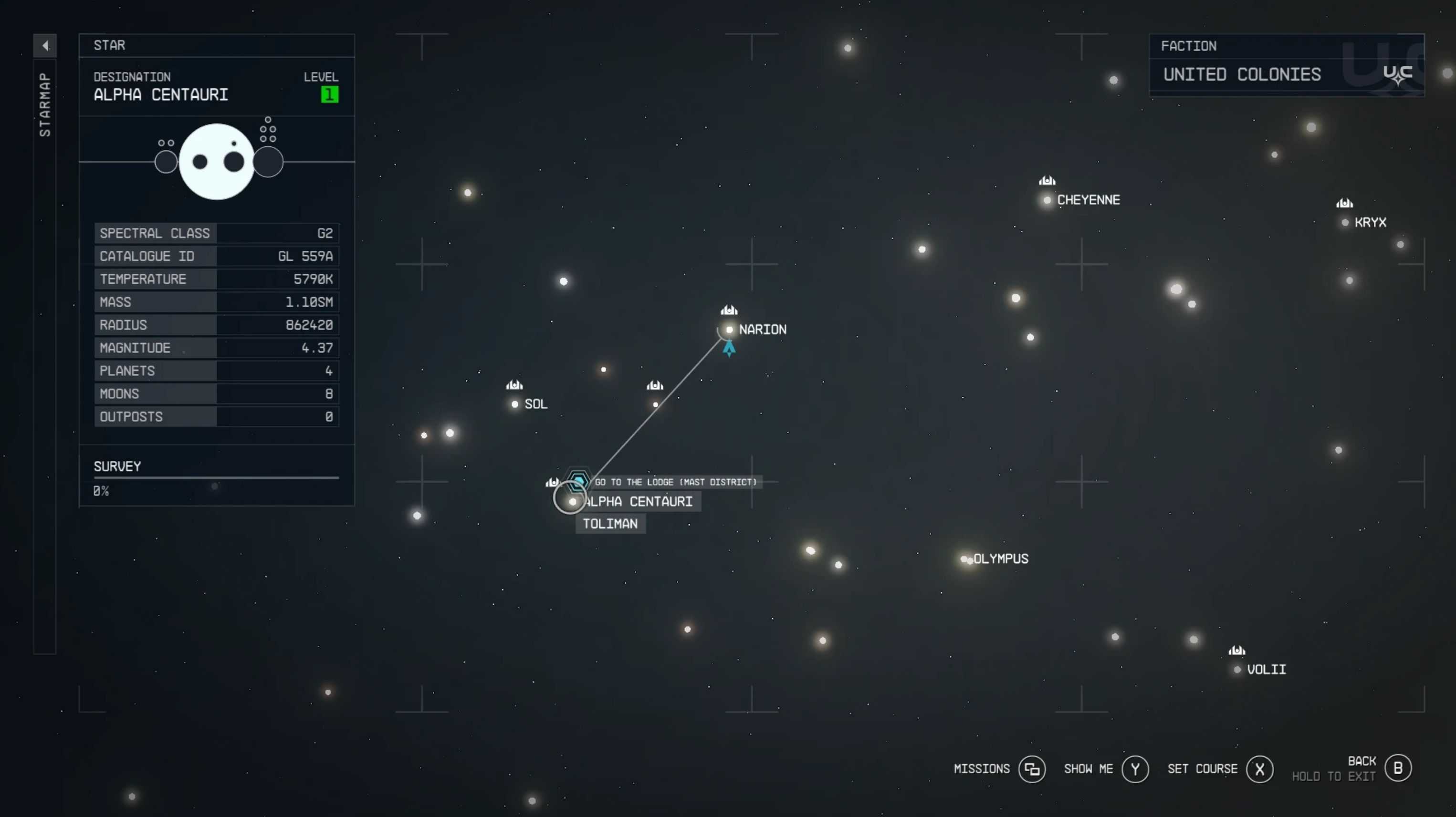Click the Alpha Centauri star marker
Screen dimensions: 1456x817
click(573, 501)
